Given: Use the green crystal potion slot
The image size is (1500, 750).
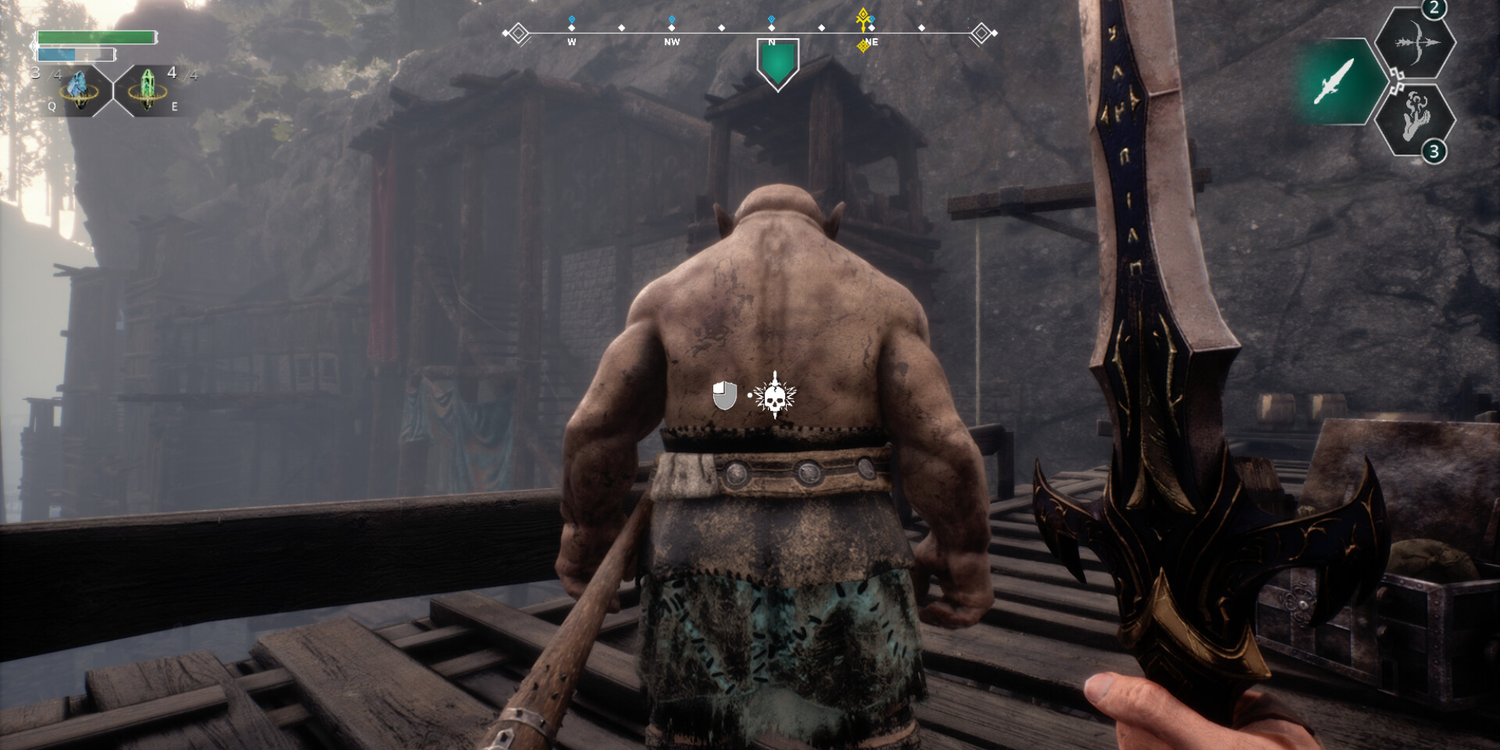Looking at the screenshot, I should (147, 91).
